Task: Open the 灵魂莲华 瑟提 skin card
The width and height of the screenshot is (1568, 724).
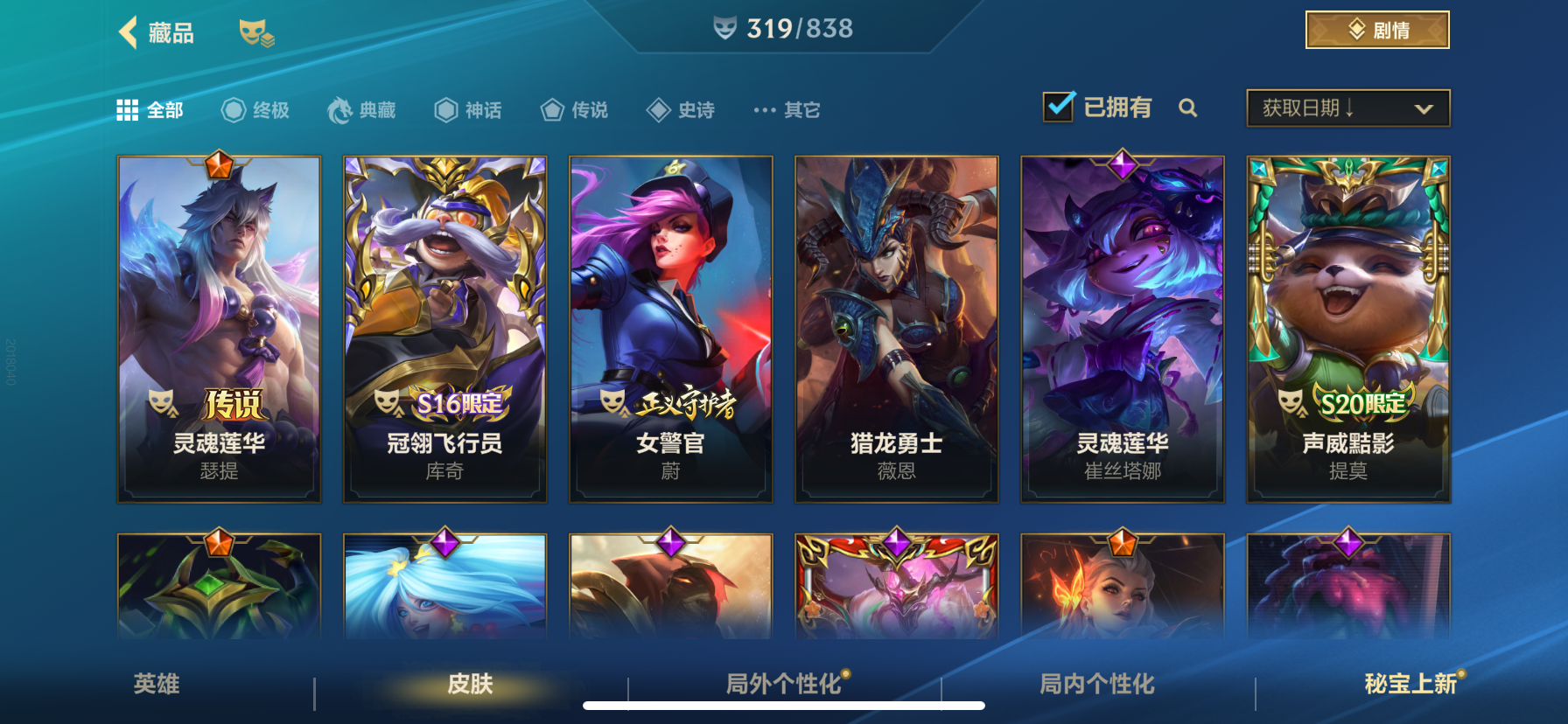Action: [219, 330]
